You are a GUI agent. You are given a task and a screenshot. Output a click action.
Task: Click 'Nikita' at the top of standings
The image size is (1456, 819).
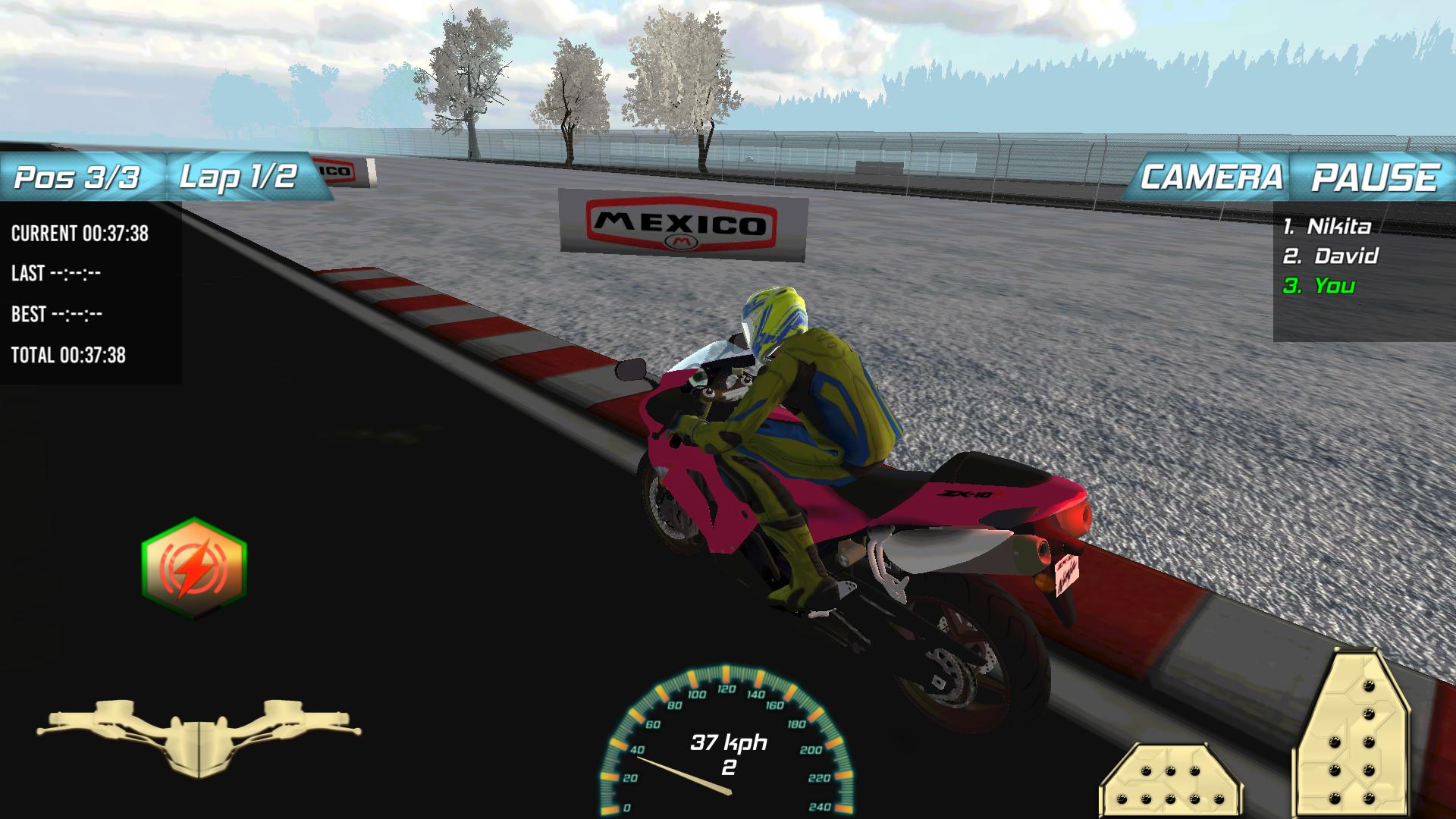(1331, 225)
